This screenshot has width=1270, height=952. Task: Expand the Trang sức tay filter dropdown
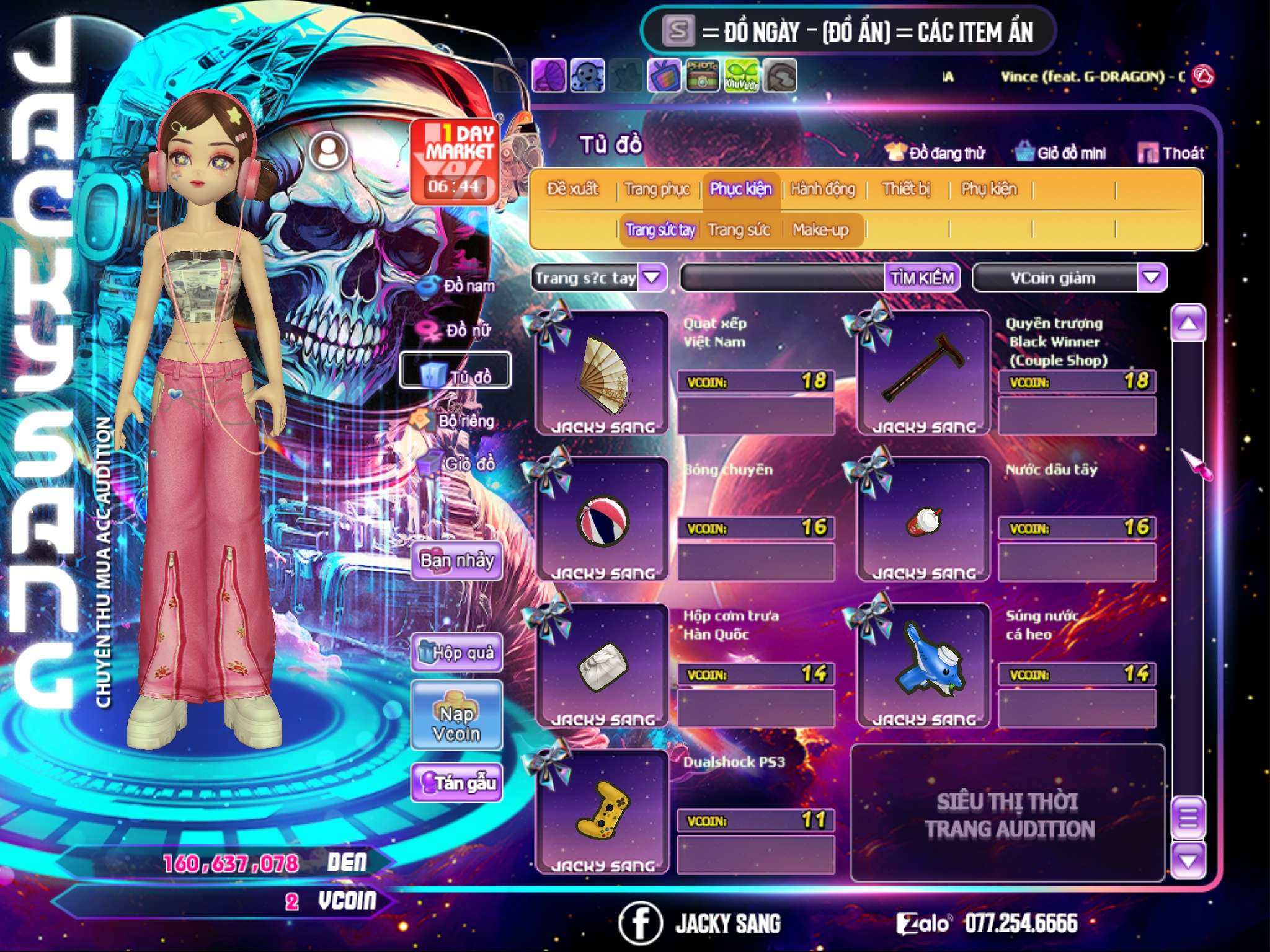652,278
